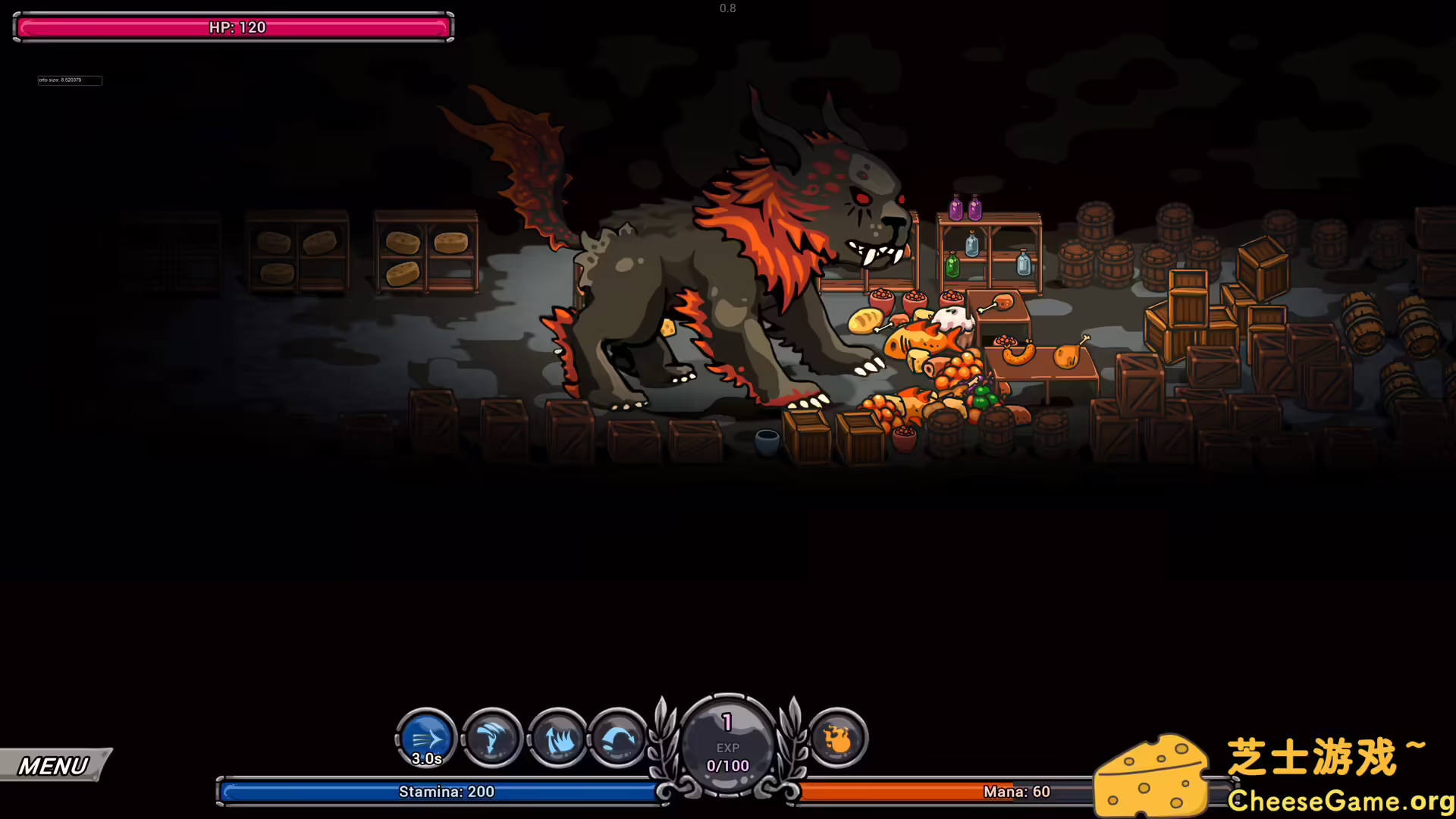Viewport: 1456px width, 819px height.
Task: Select the purple potion bottle on the top shelf
Action: (x=956, y=209)
